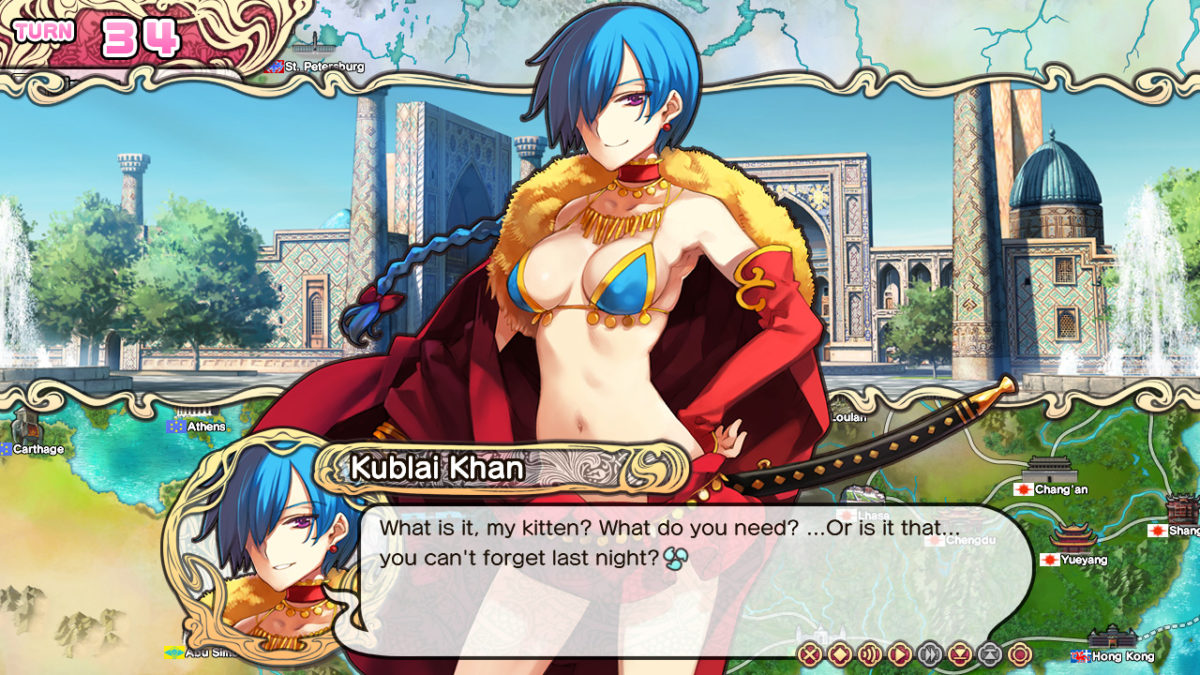
Task: Click the X icon in dialogue controls
Action: (811, 655)
